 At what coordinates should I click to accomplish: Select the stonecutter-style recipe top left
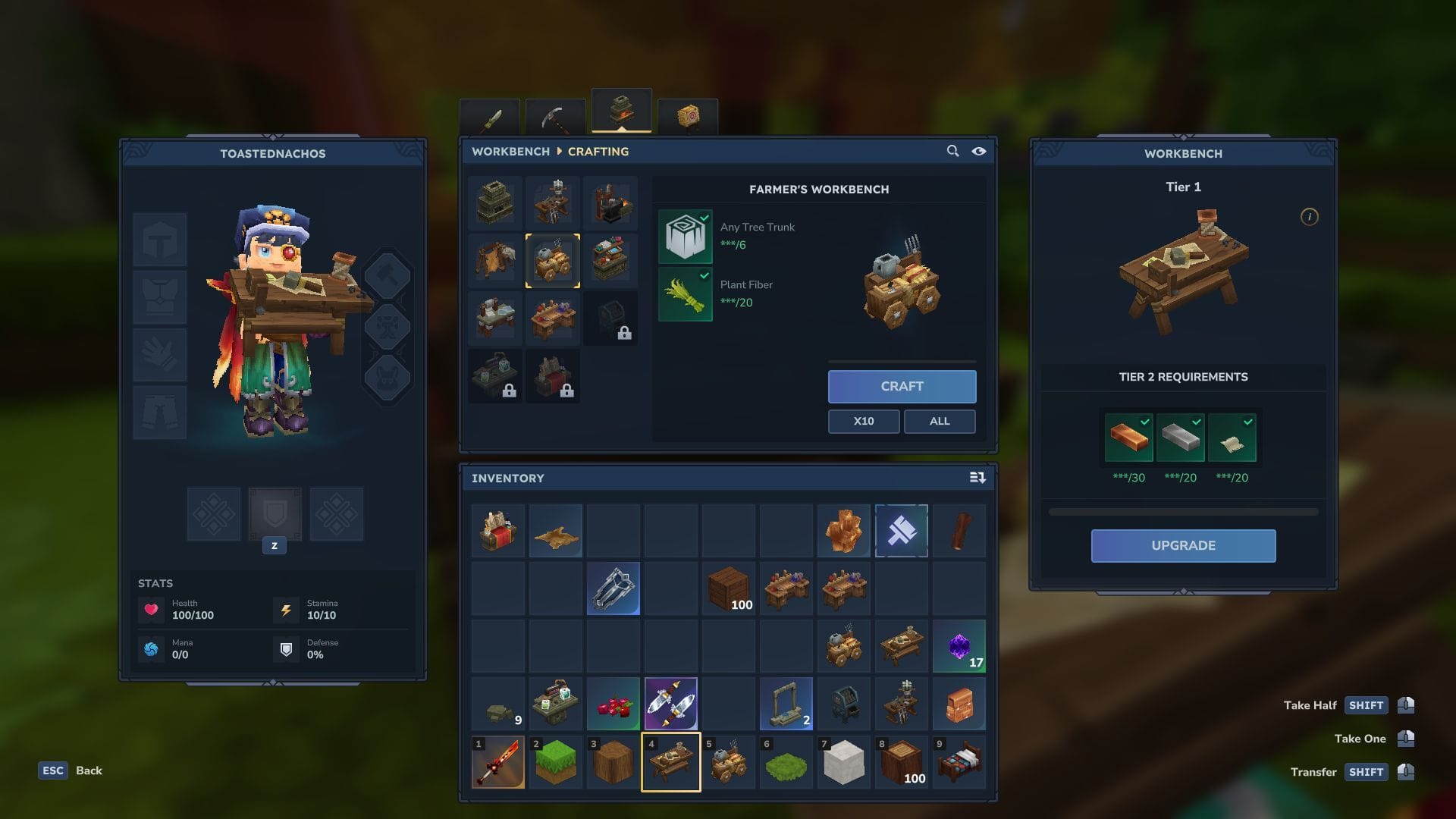(x=495, y=202)
